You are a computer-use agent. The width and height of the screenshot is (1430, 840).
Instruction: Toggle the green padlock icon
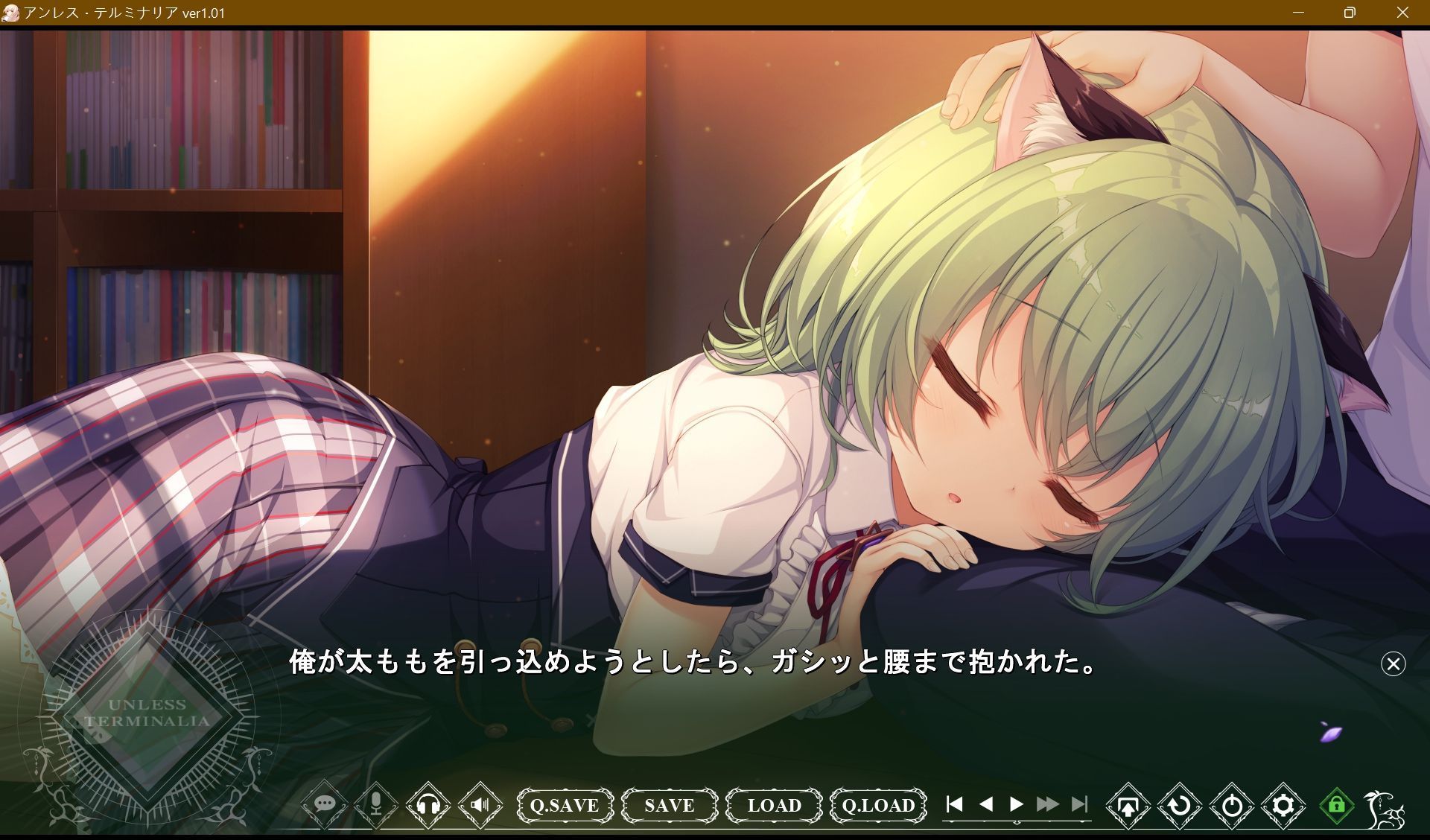1336,805
